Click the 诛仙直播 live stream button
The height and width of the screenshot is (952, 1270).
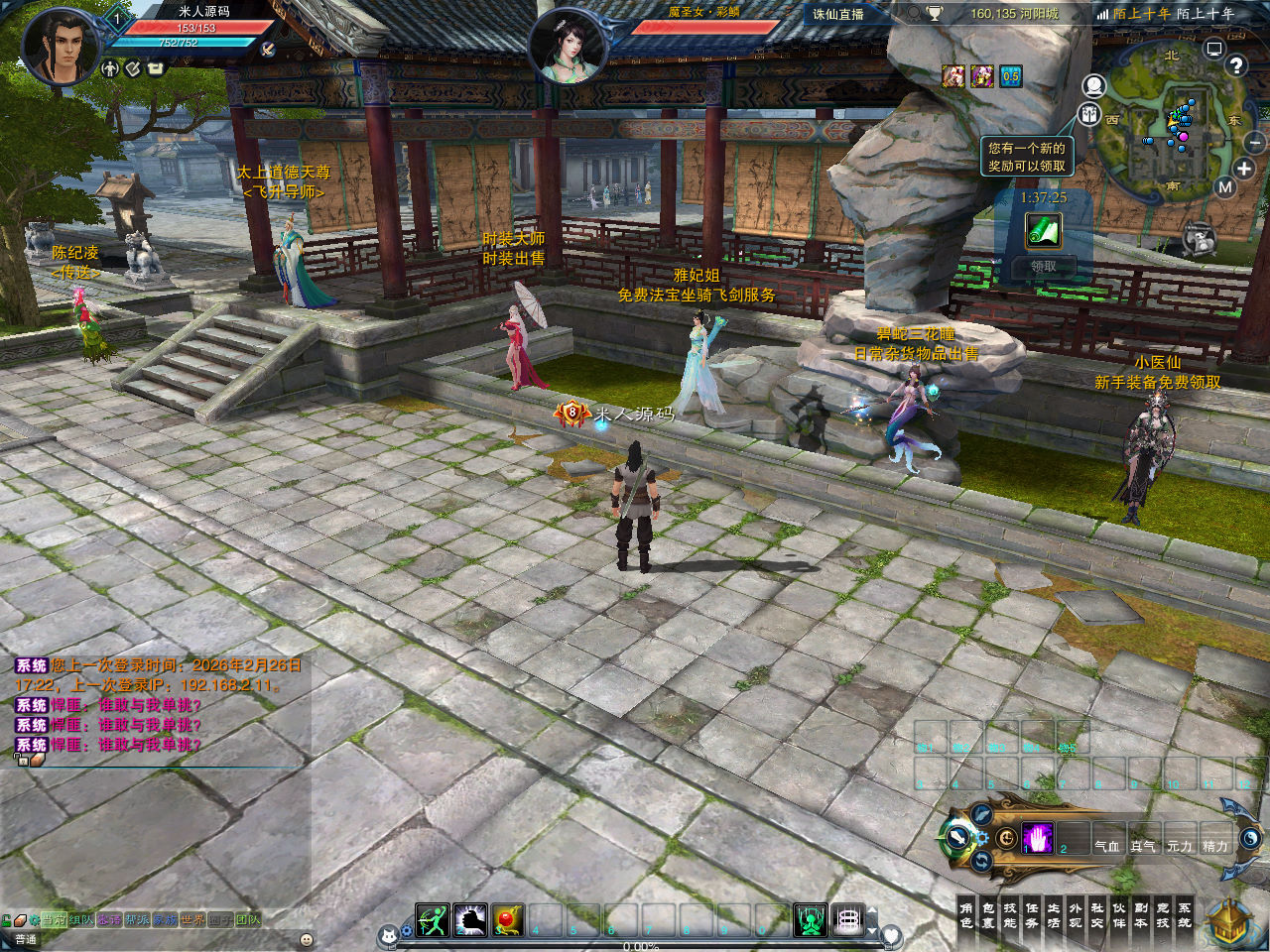(838, 14)
